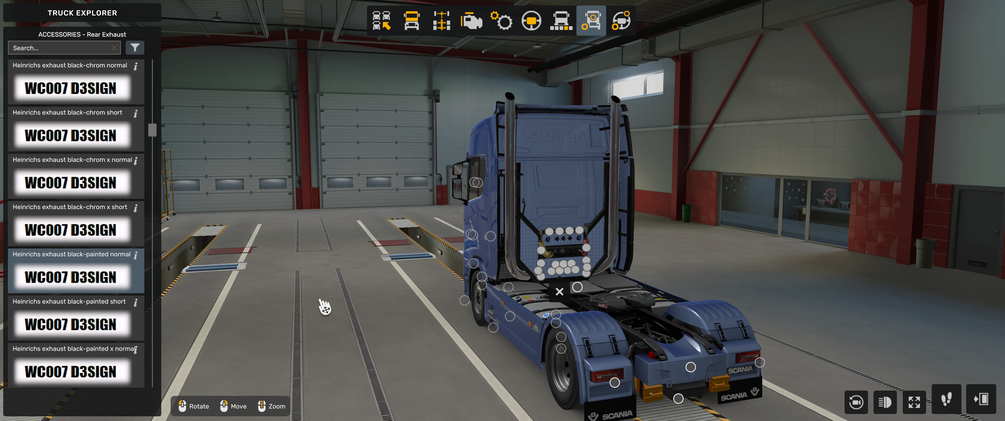This screenshot has width=1005, height=421.
Task: Open the accessory filter funnel button
Action: coord(135,48)
